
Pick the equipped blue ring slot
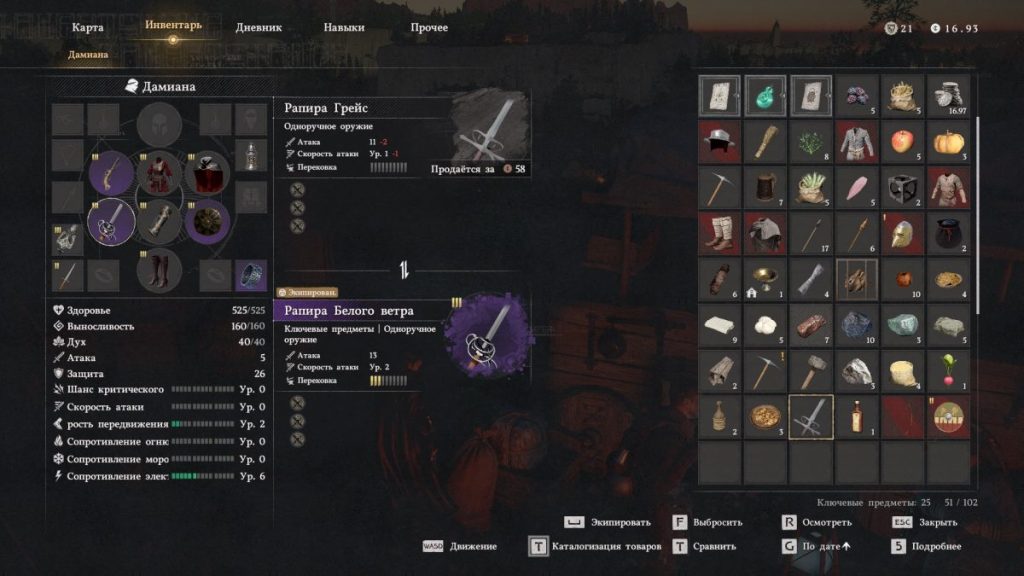click(x=250, y=275)
